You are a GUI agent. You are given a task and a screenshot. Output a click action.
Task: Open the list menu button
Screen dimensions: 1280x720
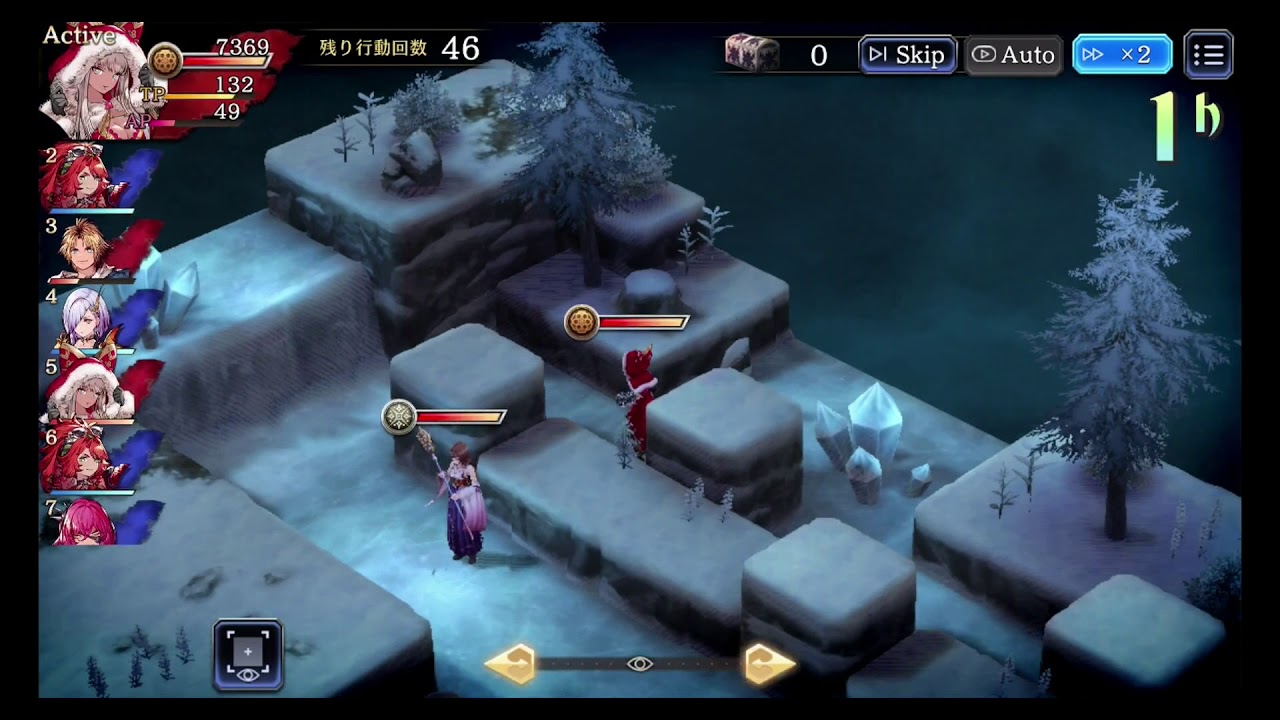coord(1208,55)
